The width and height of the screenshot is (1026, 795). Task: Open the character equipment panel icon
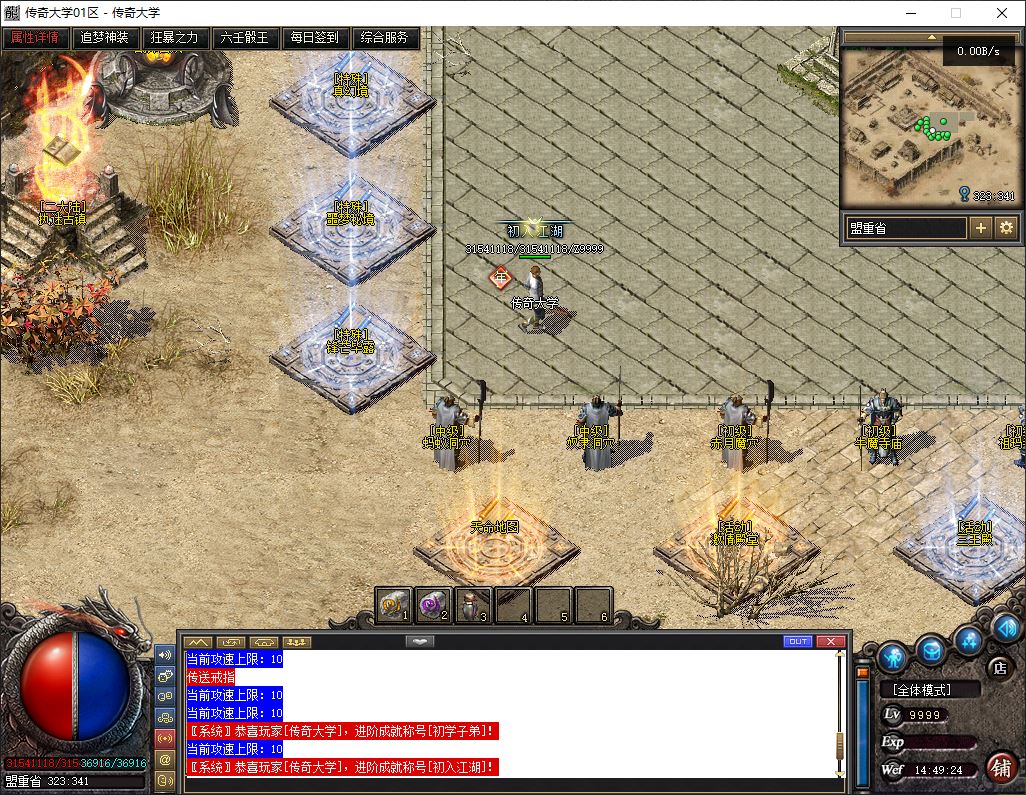tap(892, 657)
